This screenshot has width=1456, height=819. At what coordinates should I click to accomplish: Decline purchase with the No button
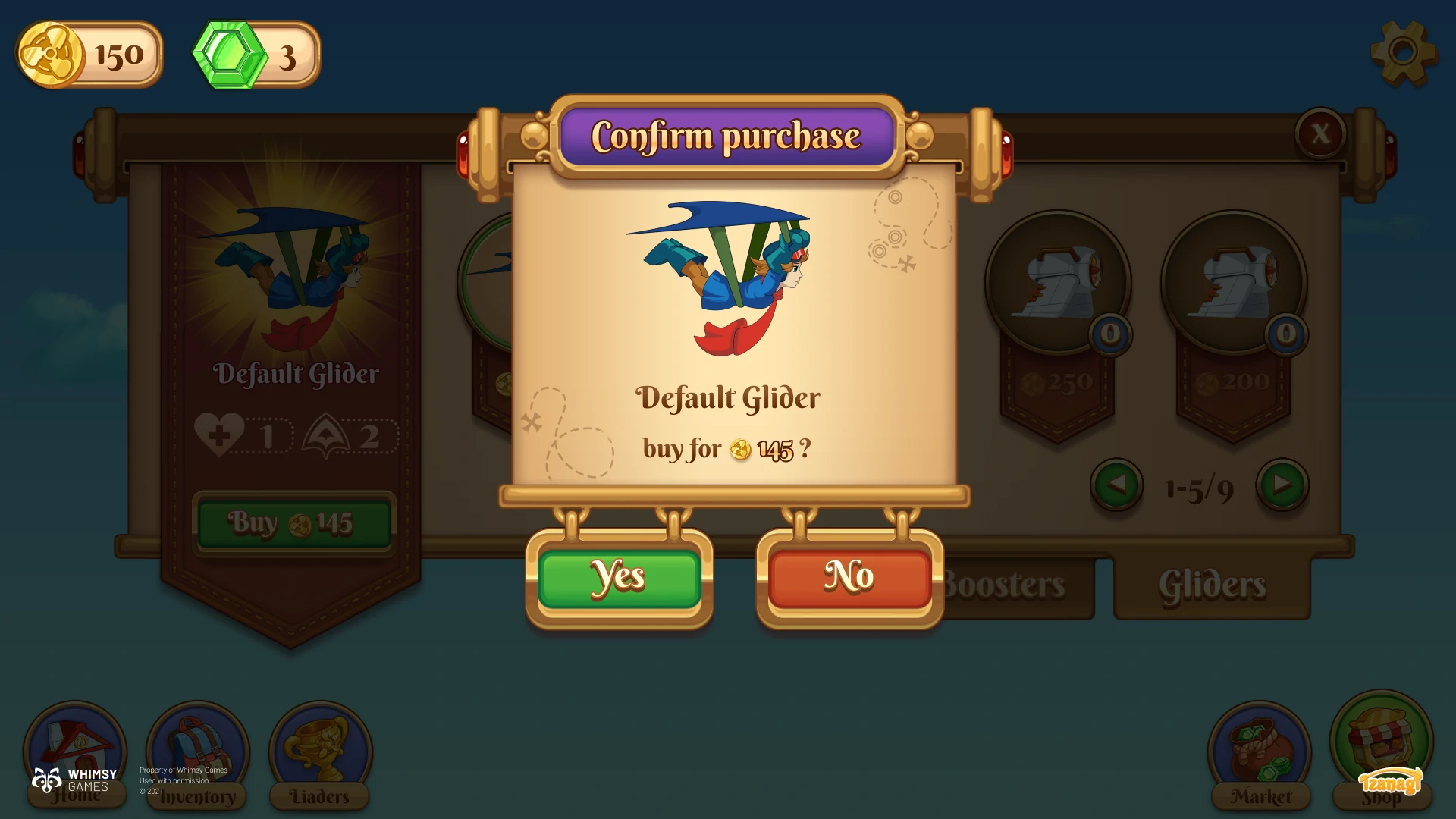tap(849, 578)
